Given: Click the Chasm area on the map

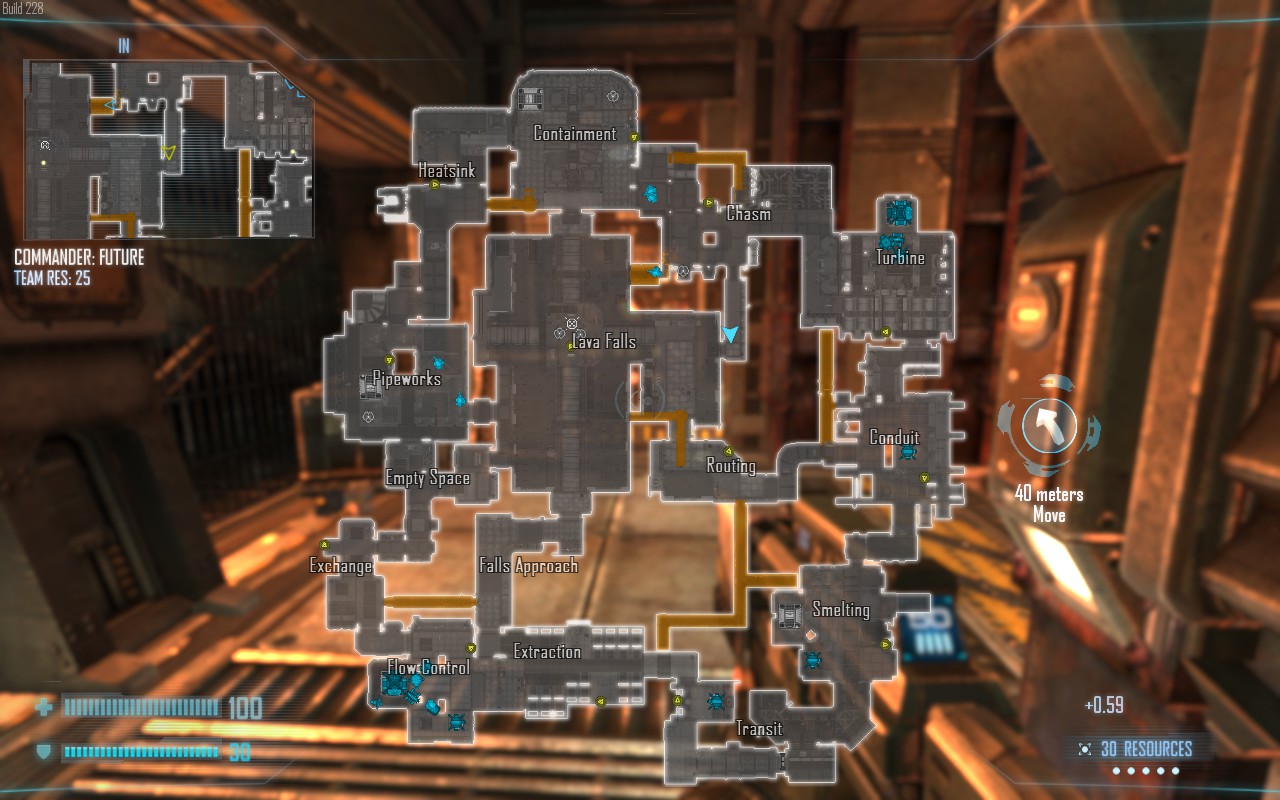Looking at the screenshot, I should pos(748,213).
